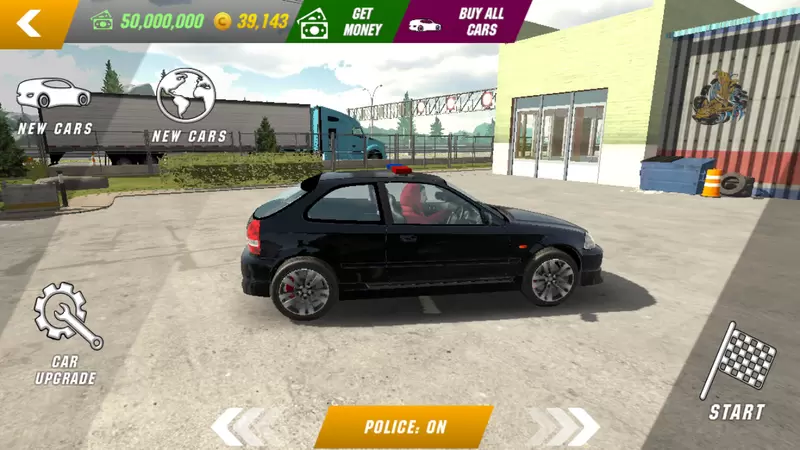Toggle the Police: On button

(404, 427)
